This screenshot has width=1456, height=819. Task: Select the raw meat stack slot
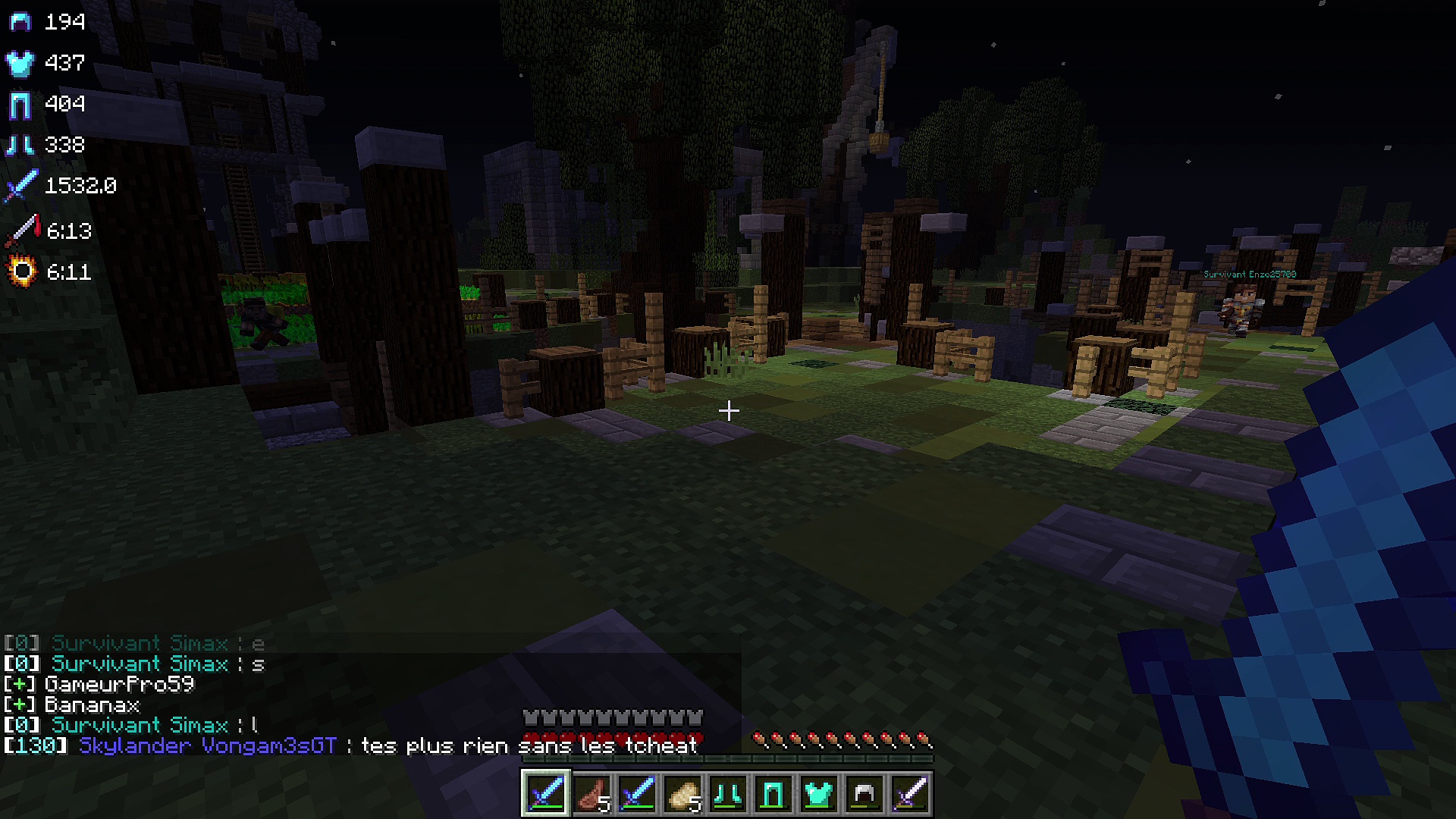[x=591, y=794]
